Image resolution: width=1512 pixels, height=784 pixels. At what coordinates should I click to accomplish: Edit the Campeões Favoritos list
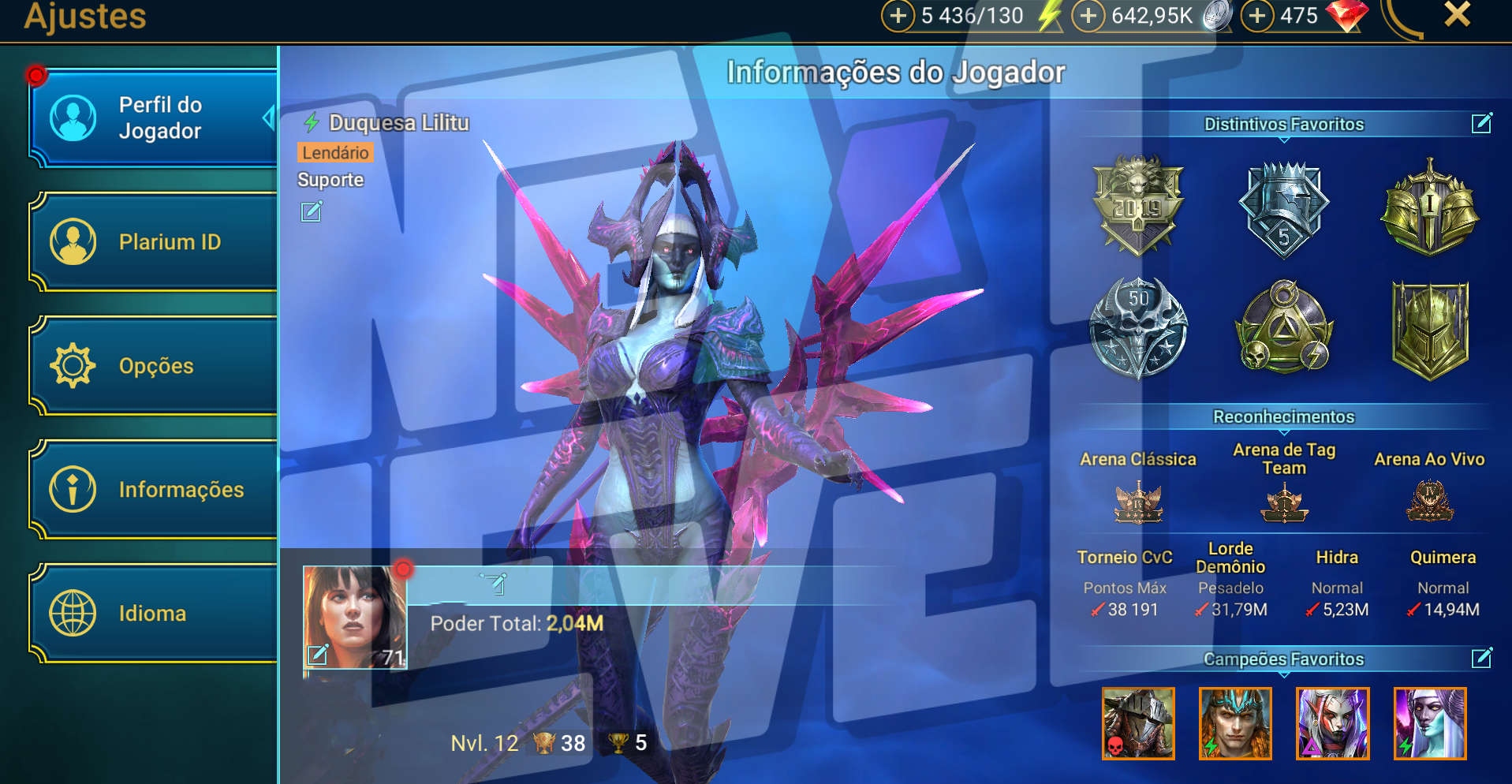coord(1481,658)
